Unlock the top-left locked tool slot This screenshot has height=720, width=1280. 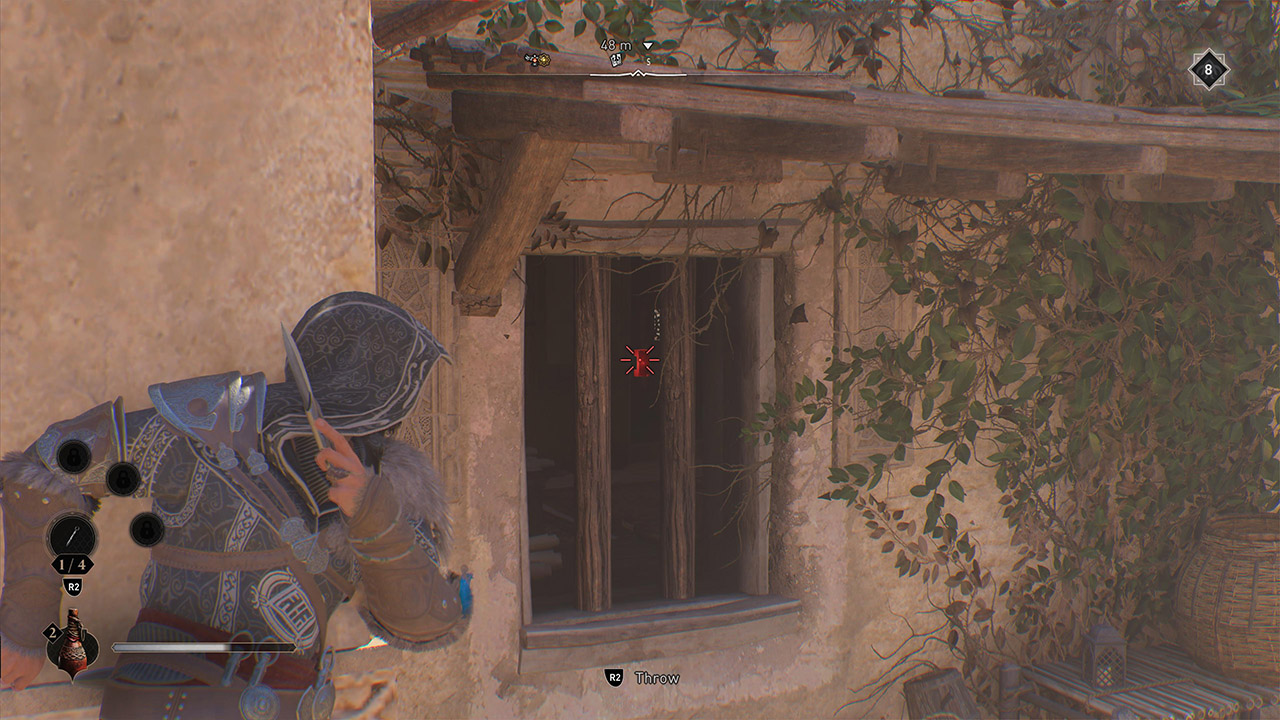coord(73,456)
